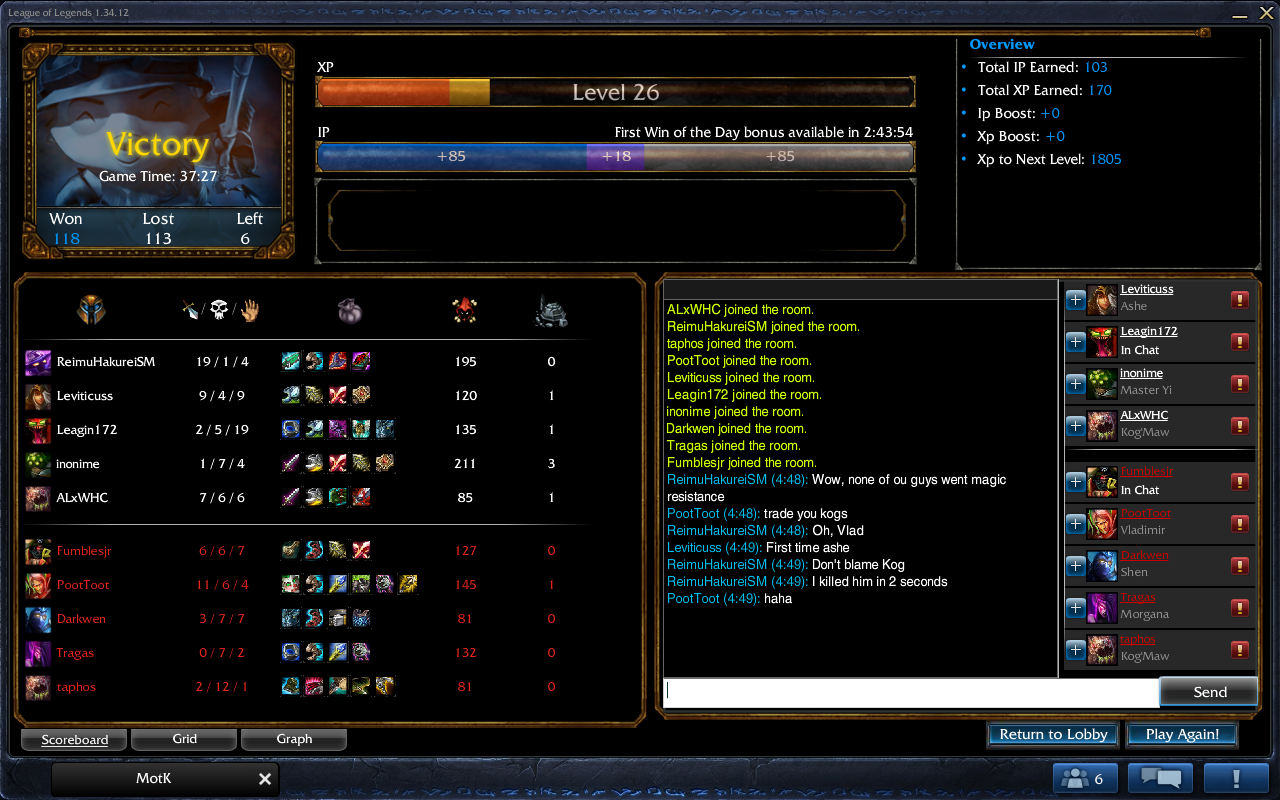The image size is (1280, 800).
Task: Close the MotK chat tab
Action: click(265, 779)
